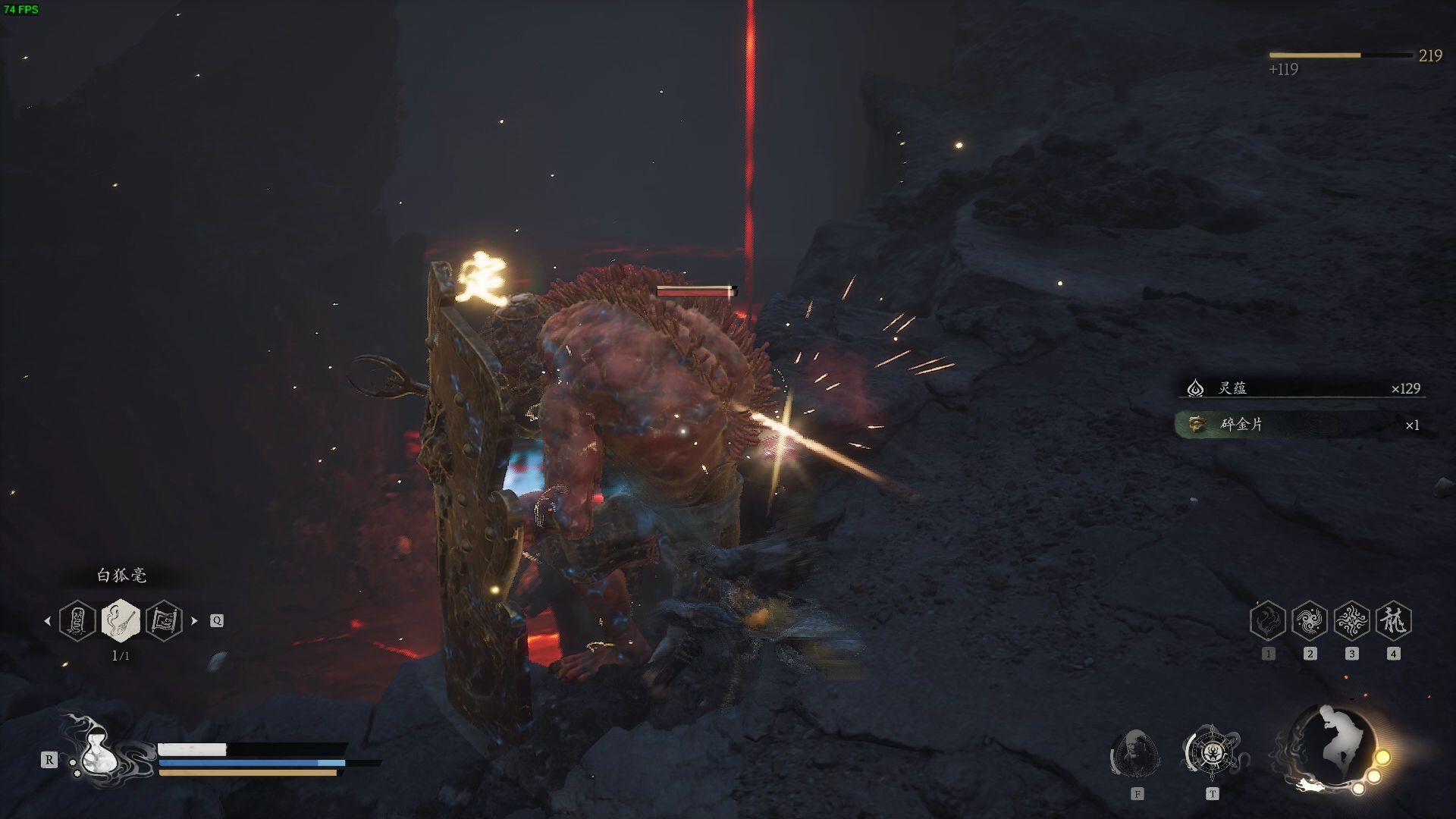Cycle quick items with the right arrow
Image resolution: width=1456 pixels, height=819 pixels.
tap(194, 620)
